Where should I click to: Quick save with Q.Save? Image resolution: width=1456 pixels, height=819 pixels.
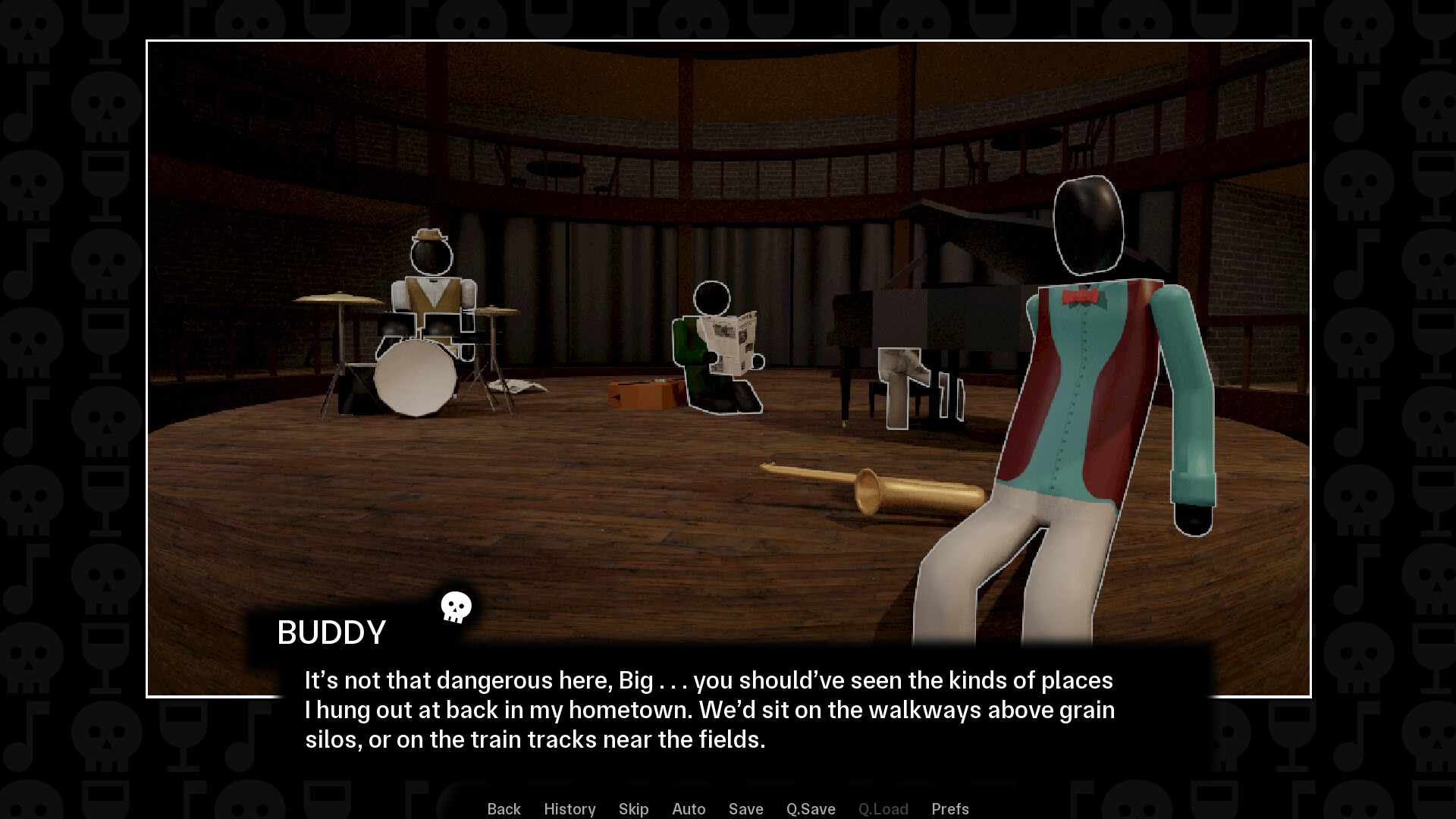[811, 808]
